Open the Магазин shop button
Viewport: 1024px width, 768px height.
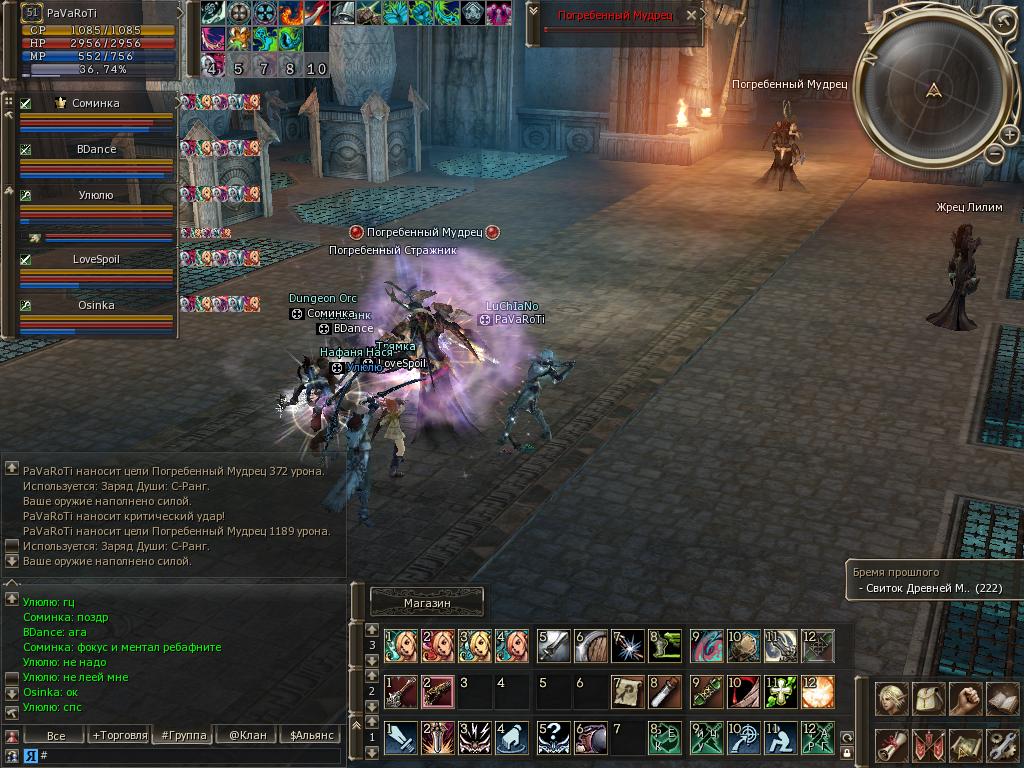pyautogui.click(x=427, y=602)
